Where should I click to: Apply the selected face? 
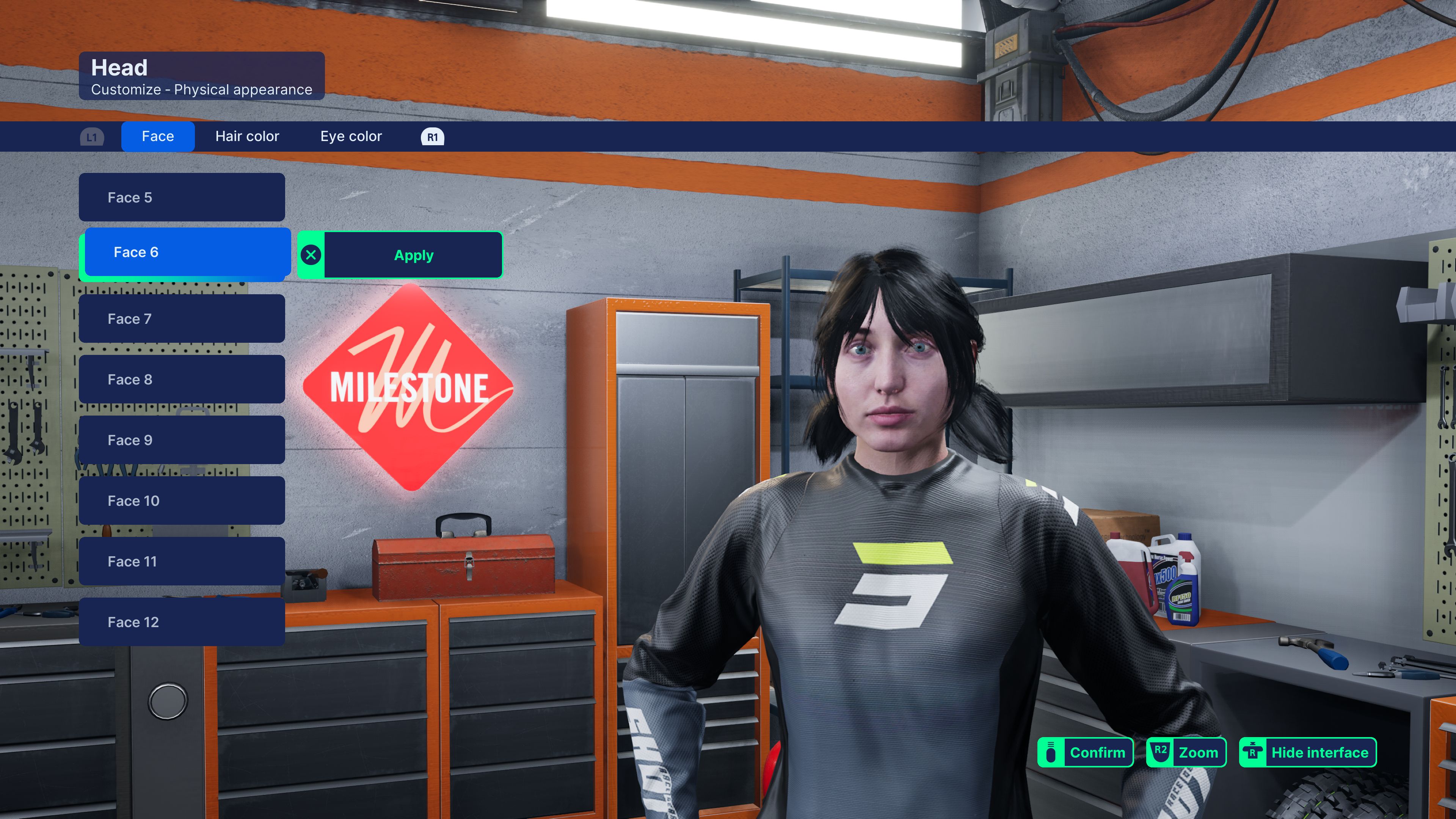coord(413,256)
